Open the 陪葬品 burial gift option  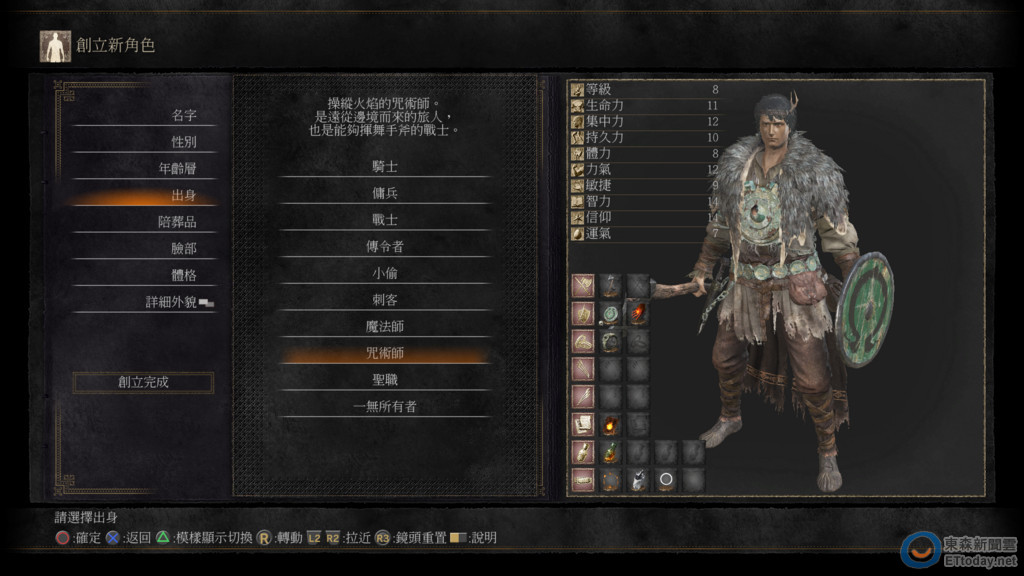(x=177, y=222)
